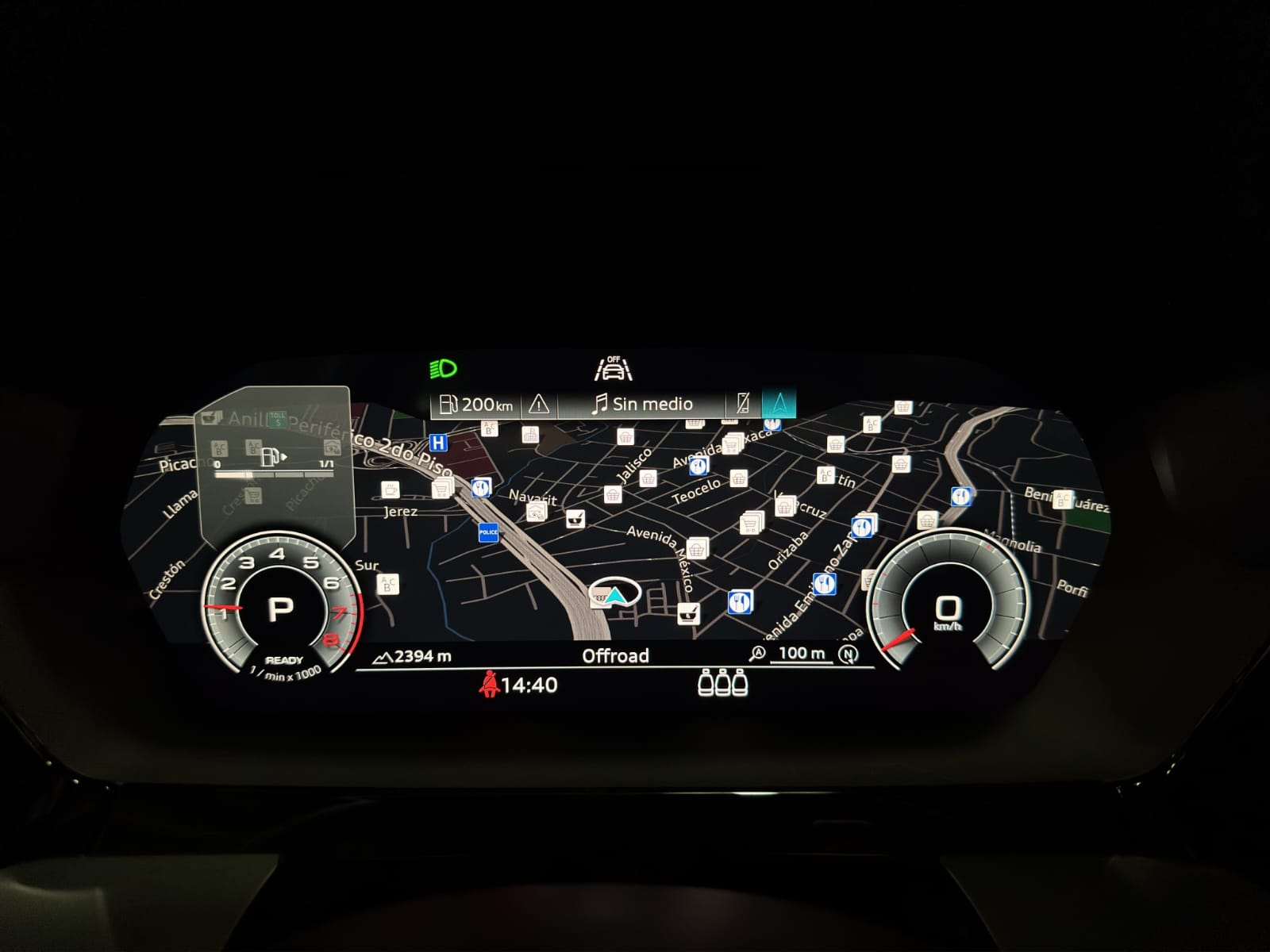The height and width of the screenshot is (952, 1270).
Task: Click the vehicle position arrow on map
Action: (614, 594)
